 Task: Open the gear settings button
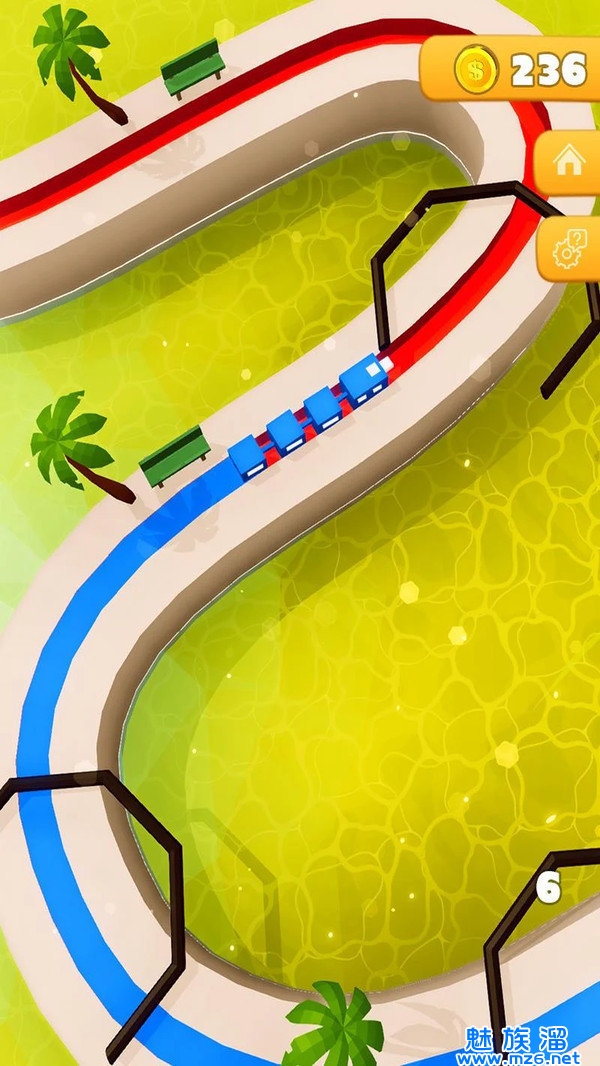click(x=571, y=246)
